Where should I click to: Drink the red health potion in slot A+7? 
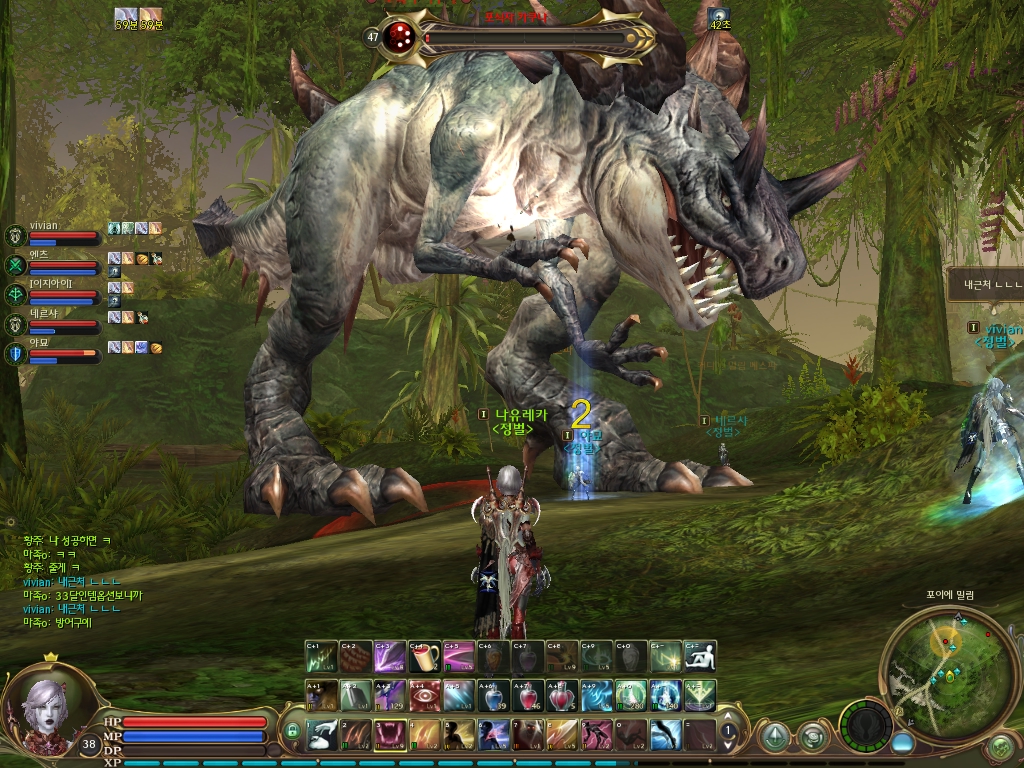pos(528,695)
